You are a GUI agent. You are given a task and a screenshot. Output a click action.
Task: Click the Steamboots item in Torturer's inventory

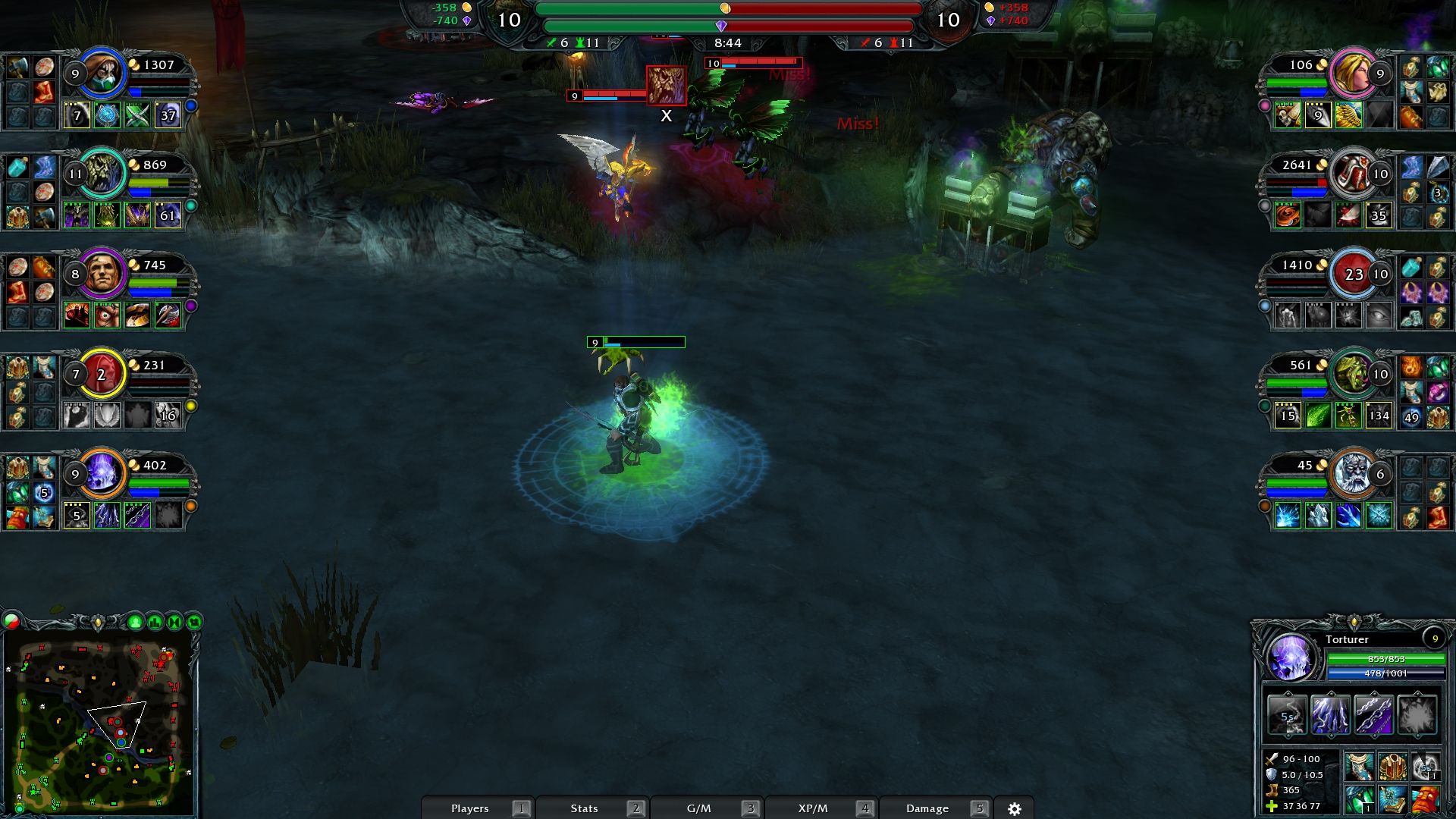[x=1359, y=767]
